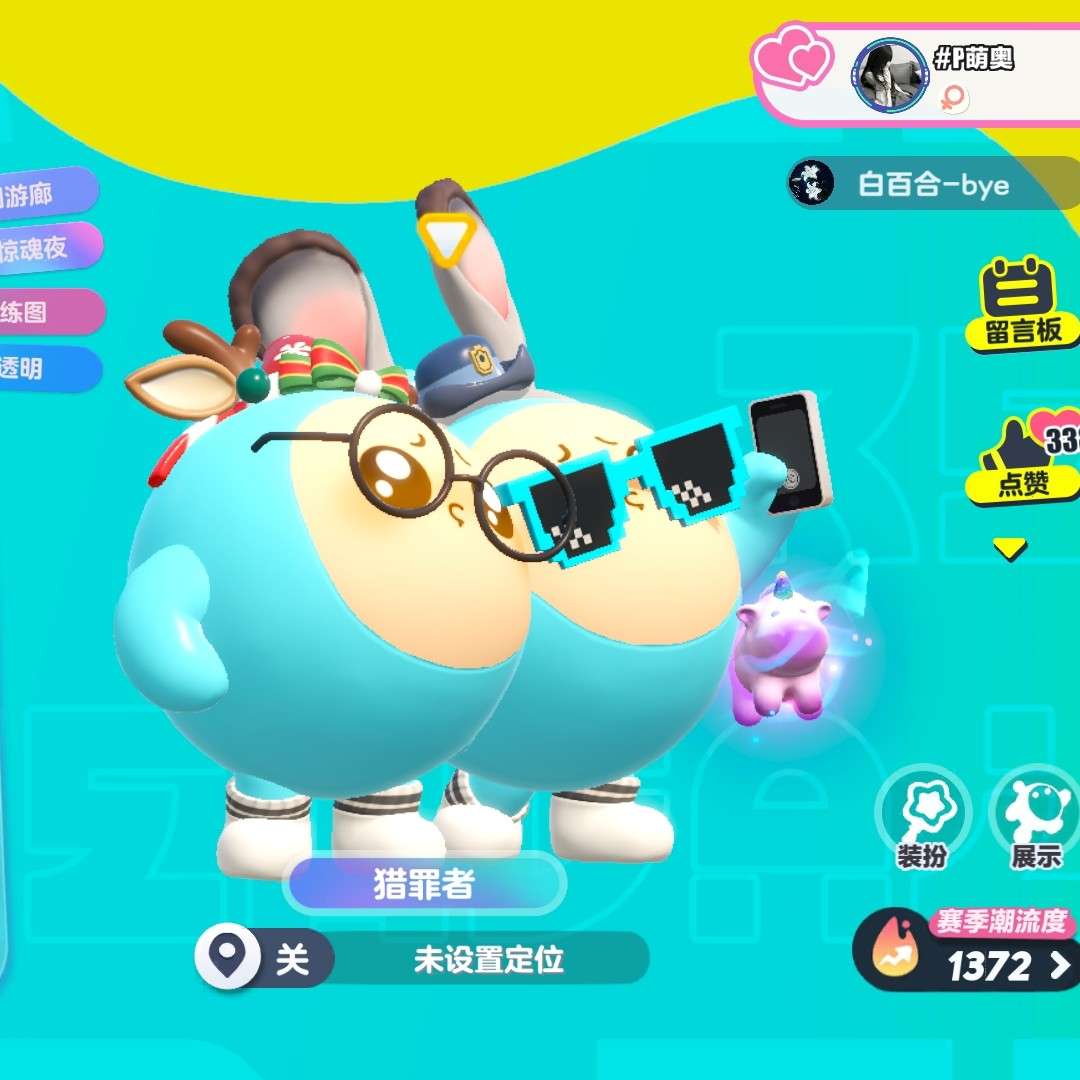This screenshot has height=1080, width=1080.
Task: Tap the 展示 showcase button
Action: click(x=1034, y=822)
